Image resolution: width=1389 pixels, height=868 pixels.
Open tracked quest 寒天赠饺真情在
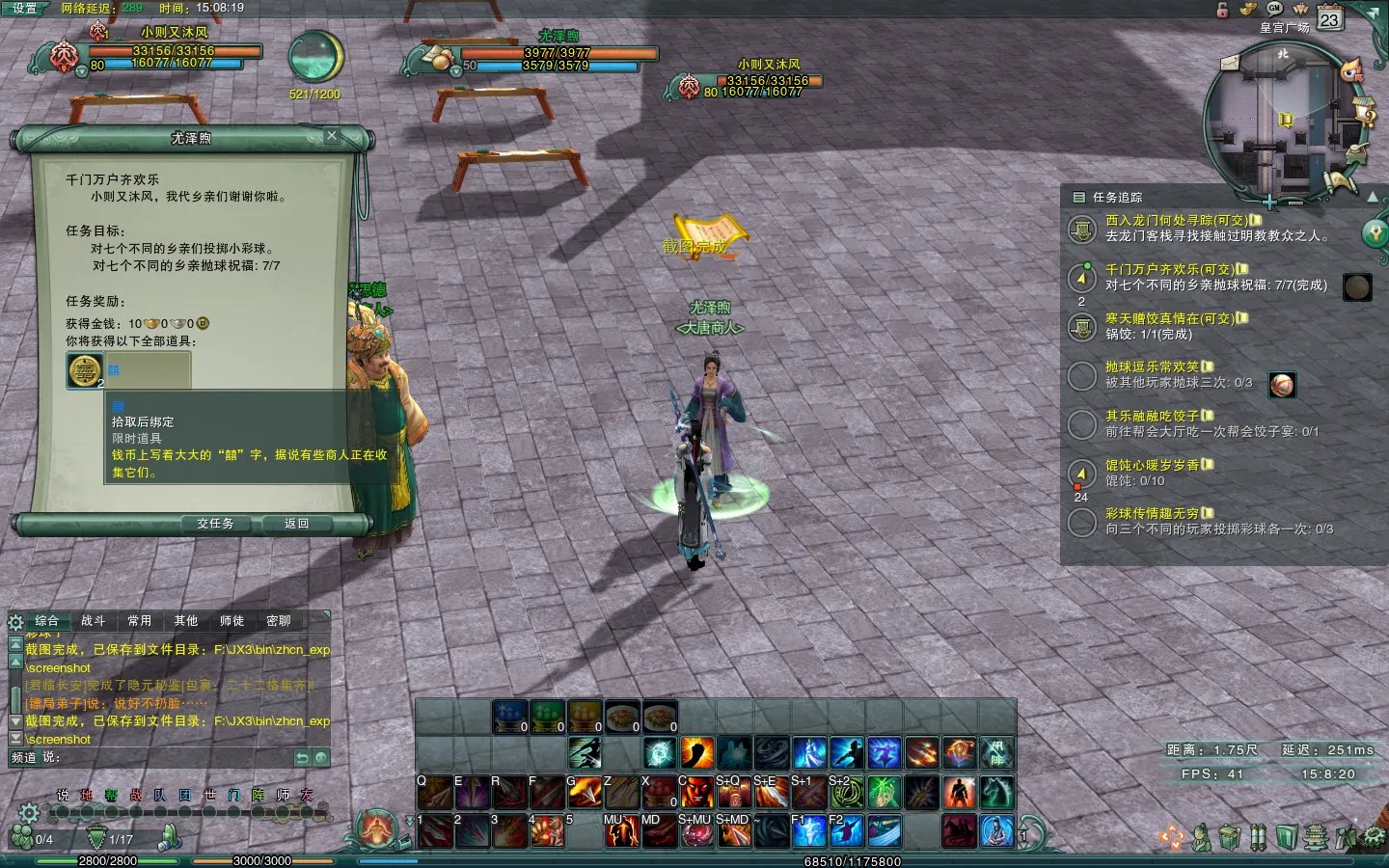[1169, 318]
